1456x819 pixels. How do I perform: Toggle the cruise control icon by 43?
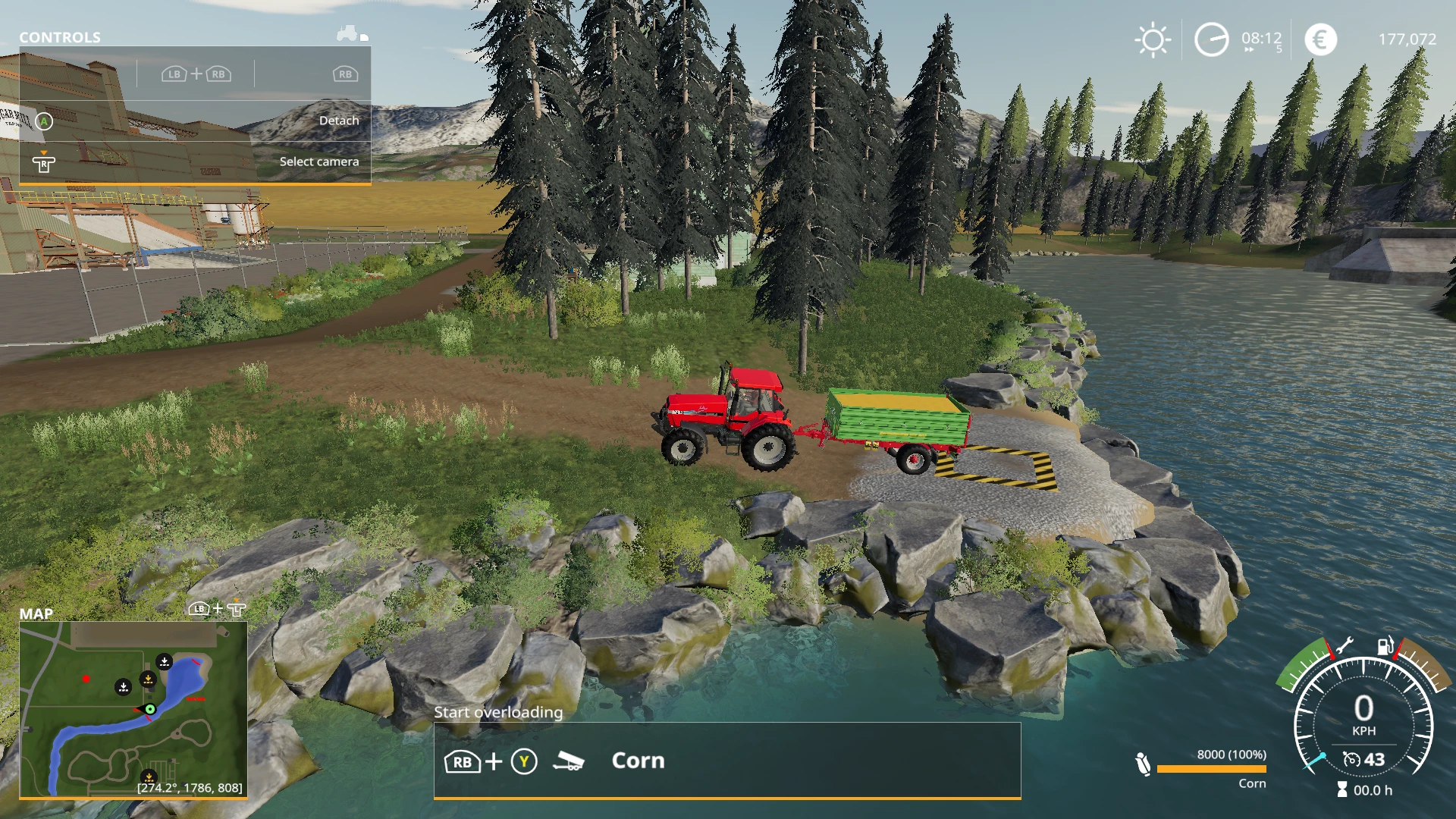pyautogui.click(x=1351, y=759)
